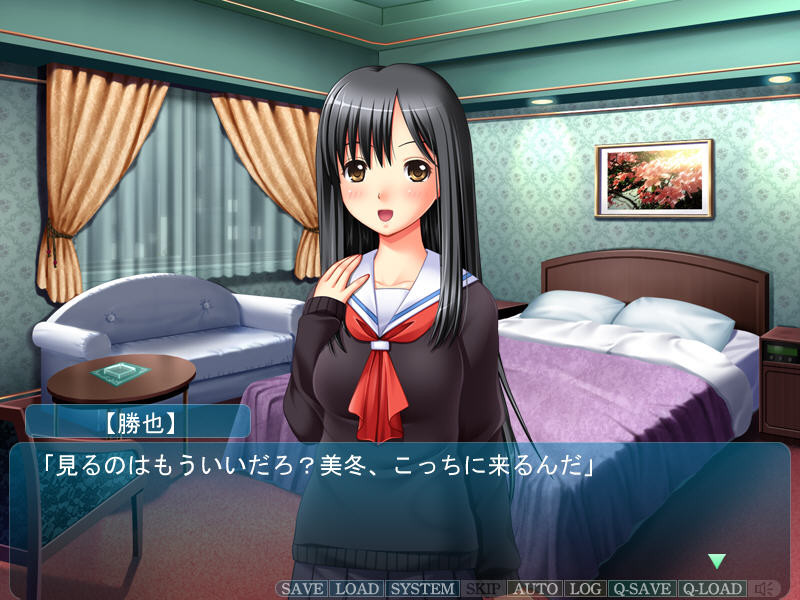This screenshot has width=800, height=600.
Task: Click the green arrow to advance dialogue
Action: 716,561
